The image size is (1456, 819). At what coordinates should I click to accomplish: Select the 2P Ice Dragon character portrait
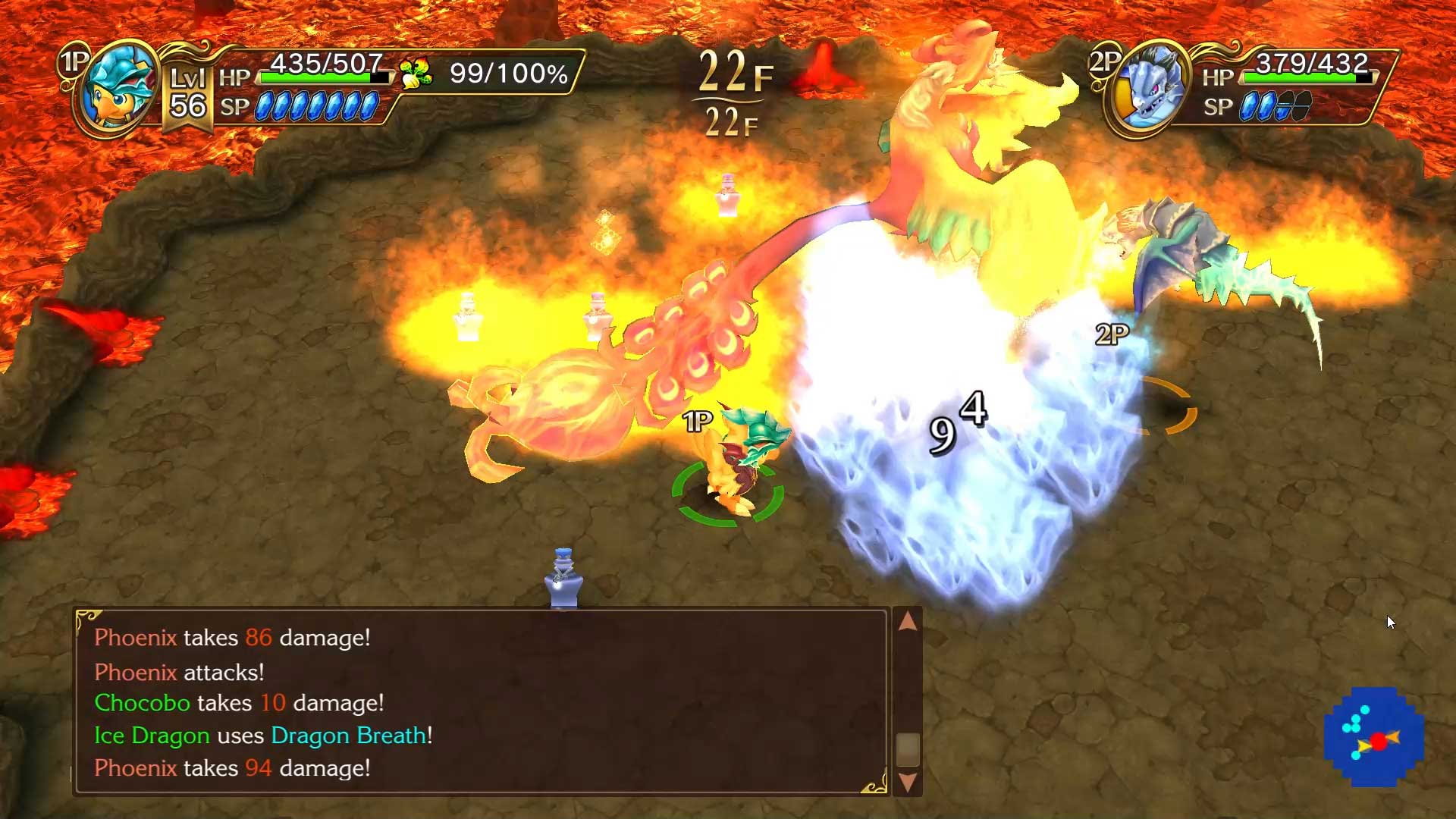[x=1150, y=86]
